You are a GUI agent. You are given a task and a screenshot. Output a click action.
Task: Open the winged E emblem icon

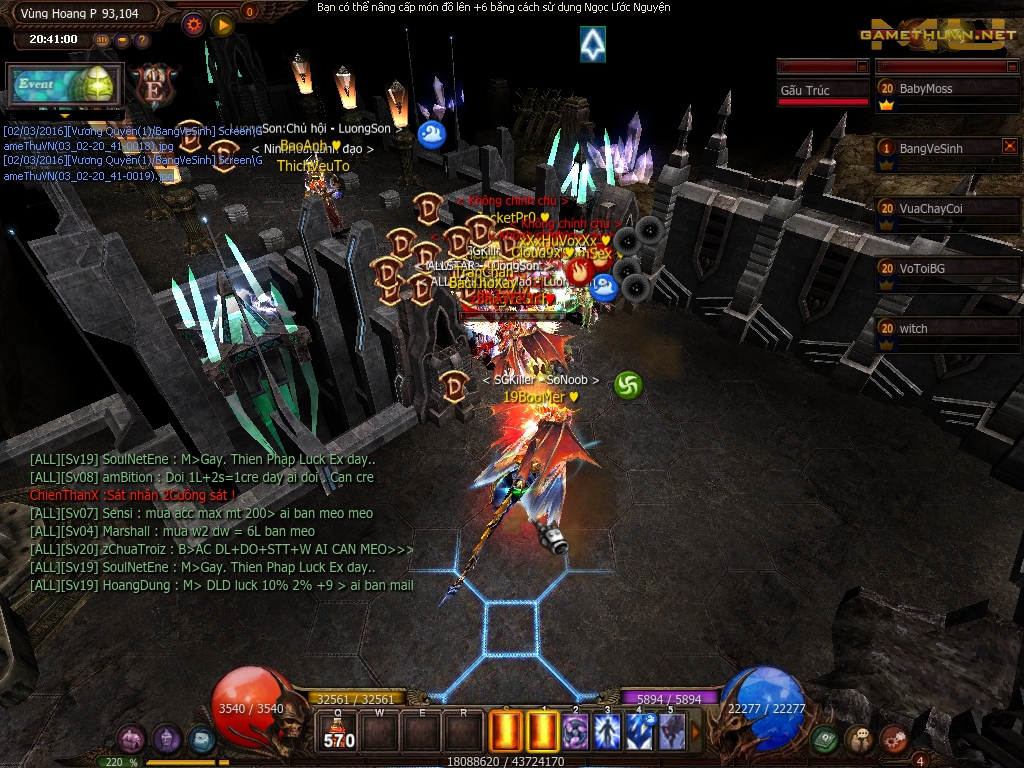pyautogui.click(x=154, y=84)
